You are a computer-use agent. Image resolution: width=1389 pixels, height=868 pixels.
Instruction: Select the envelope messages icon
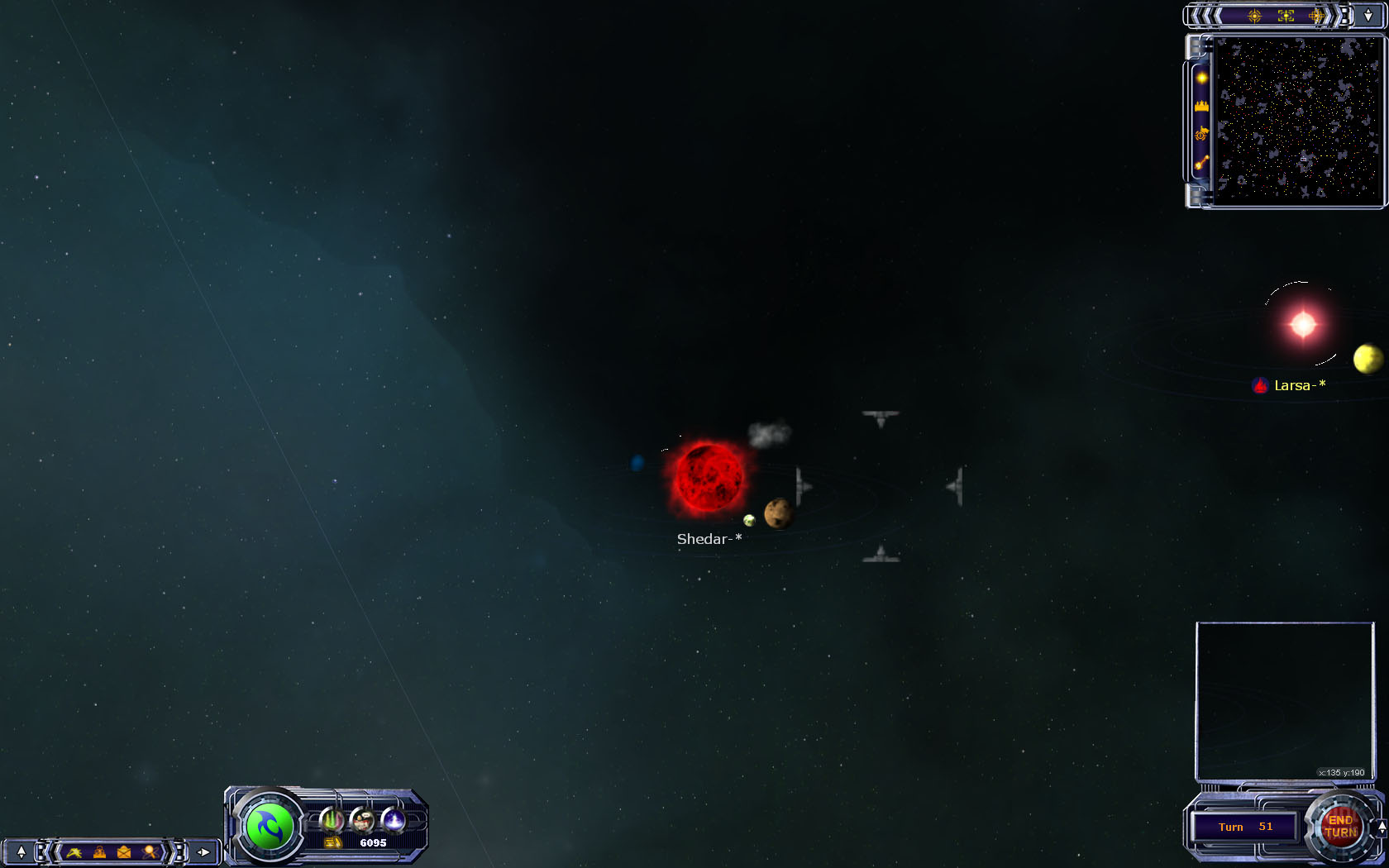point(124,851)
